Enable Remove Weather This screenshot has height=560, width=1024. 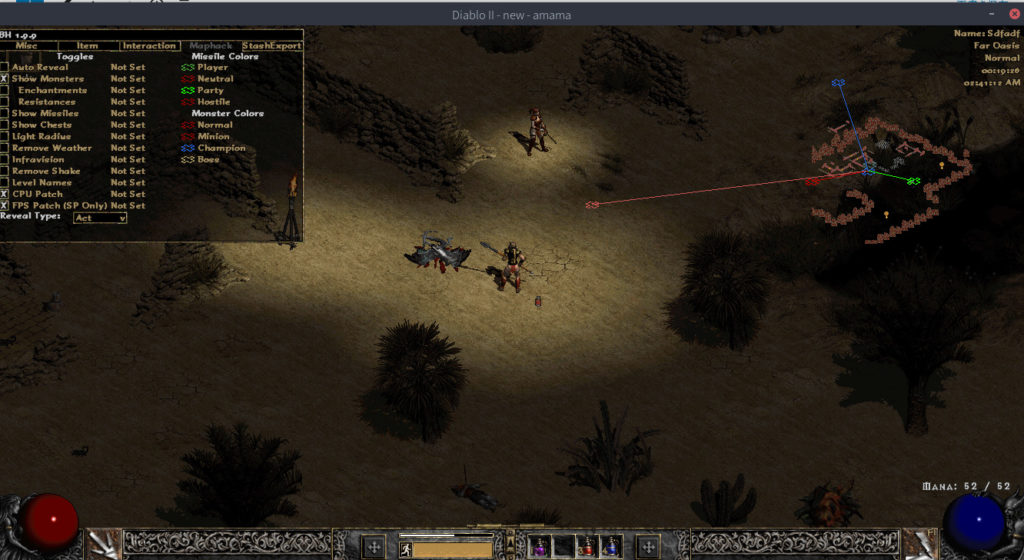(x=5, y=148)
